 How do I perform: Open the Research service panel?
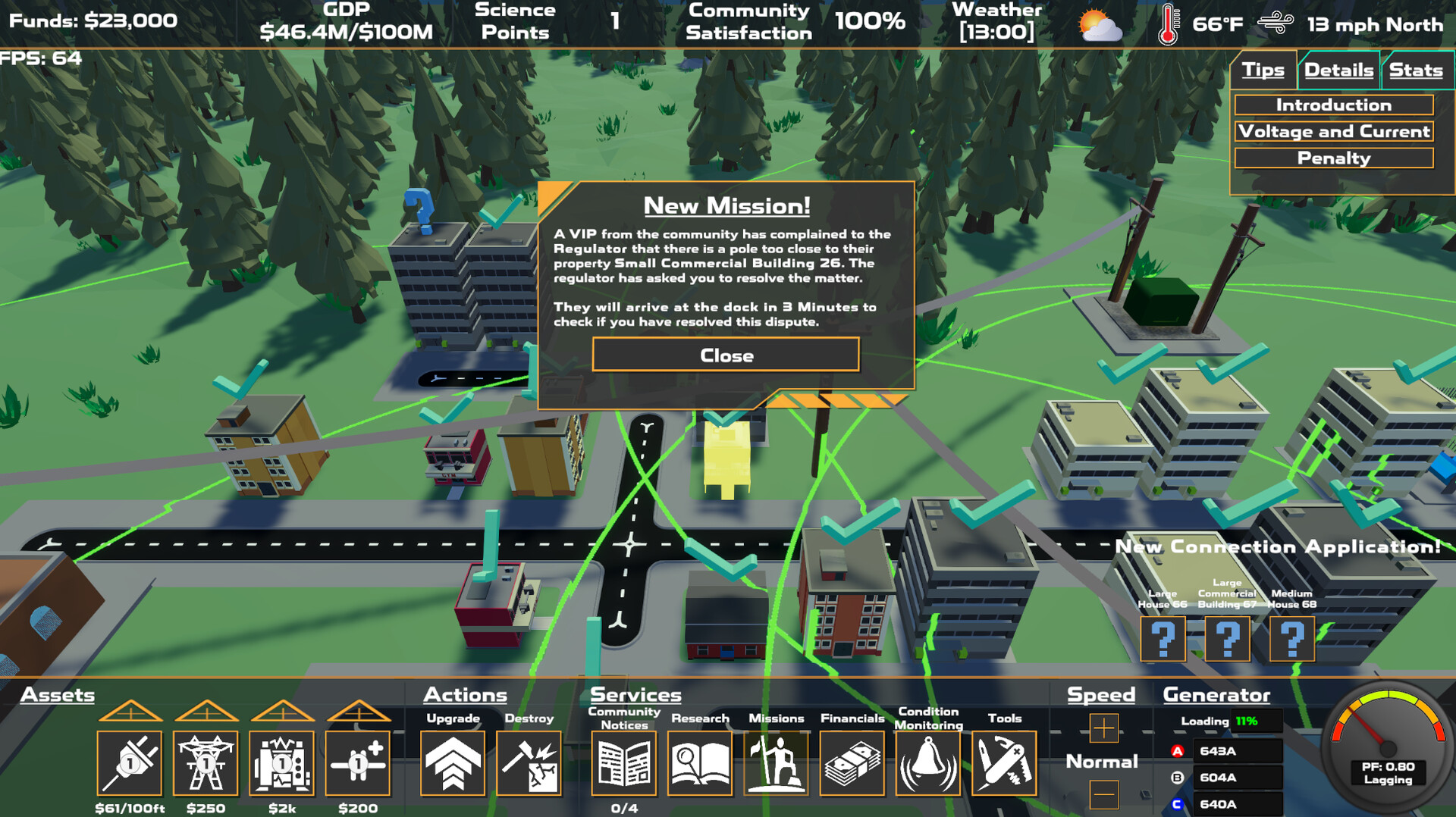[699, 763]
